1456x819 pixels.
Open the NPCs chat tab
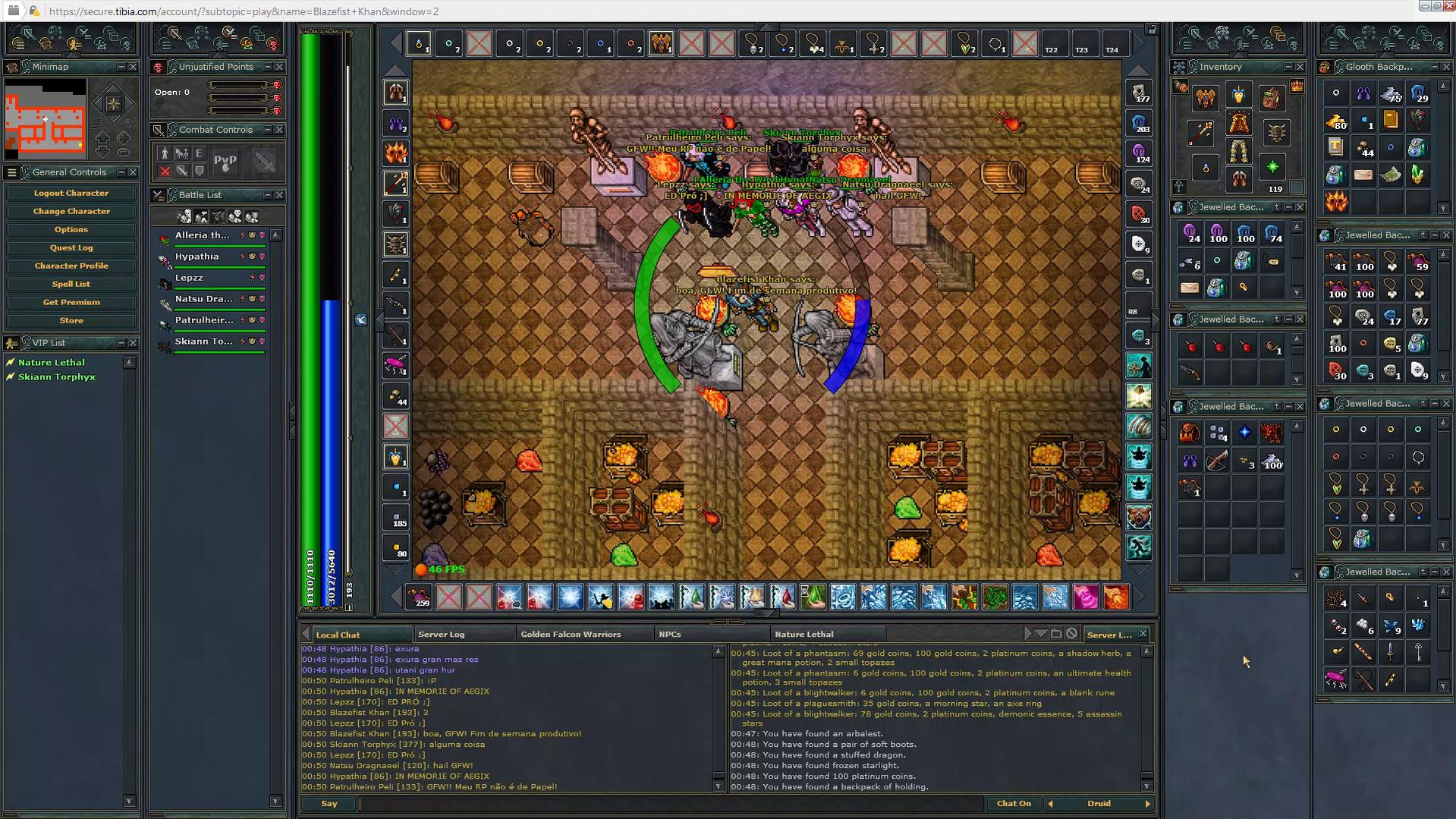point(670,635)
